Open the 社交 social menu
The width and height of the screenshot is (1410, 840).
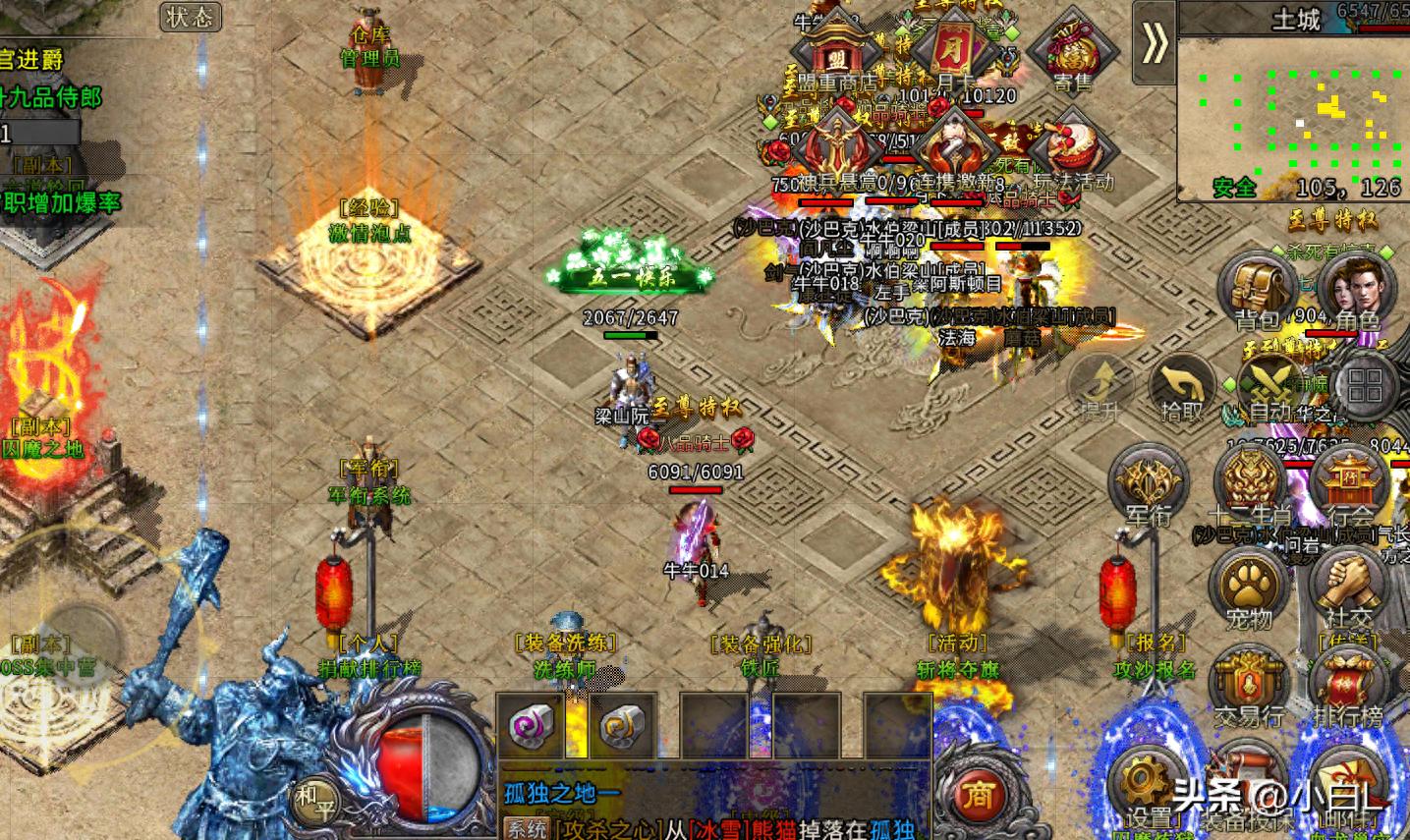coord(1350,588)
